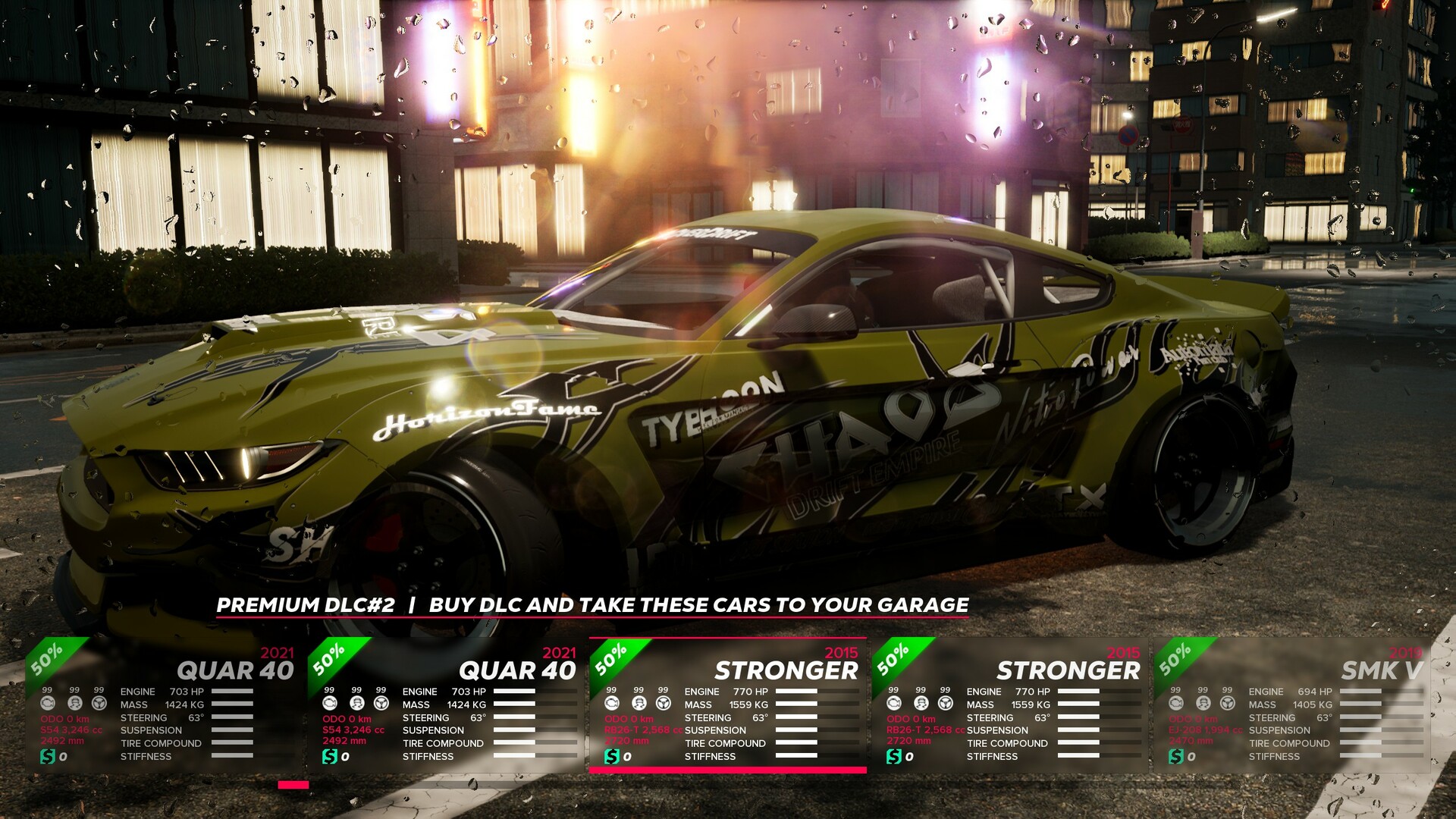Image resolution: width=1456 pixels, height=819 pixels.
Task: Click the steering wheel icon on first QUAR 40 card
Action: coord(99,704)
